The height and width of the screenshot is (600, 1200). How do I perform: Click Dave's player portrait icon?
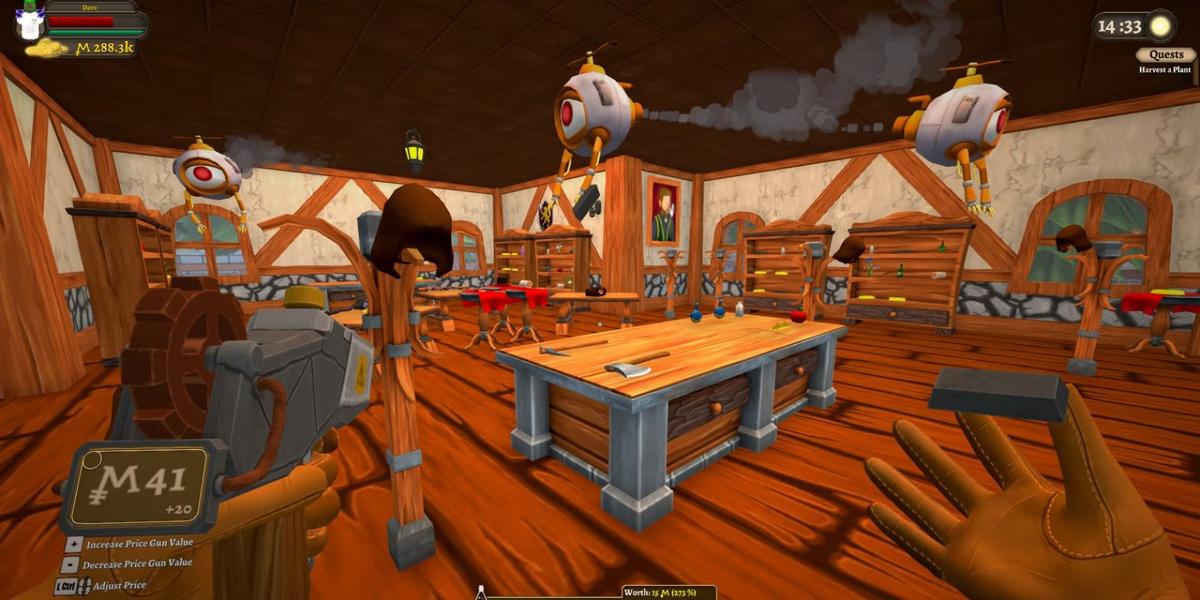click(x=30, y=20)
